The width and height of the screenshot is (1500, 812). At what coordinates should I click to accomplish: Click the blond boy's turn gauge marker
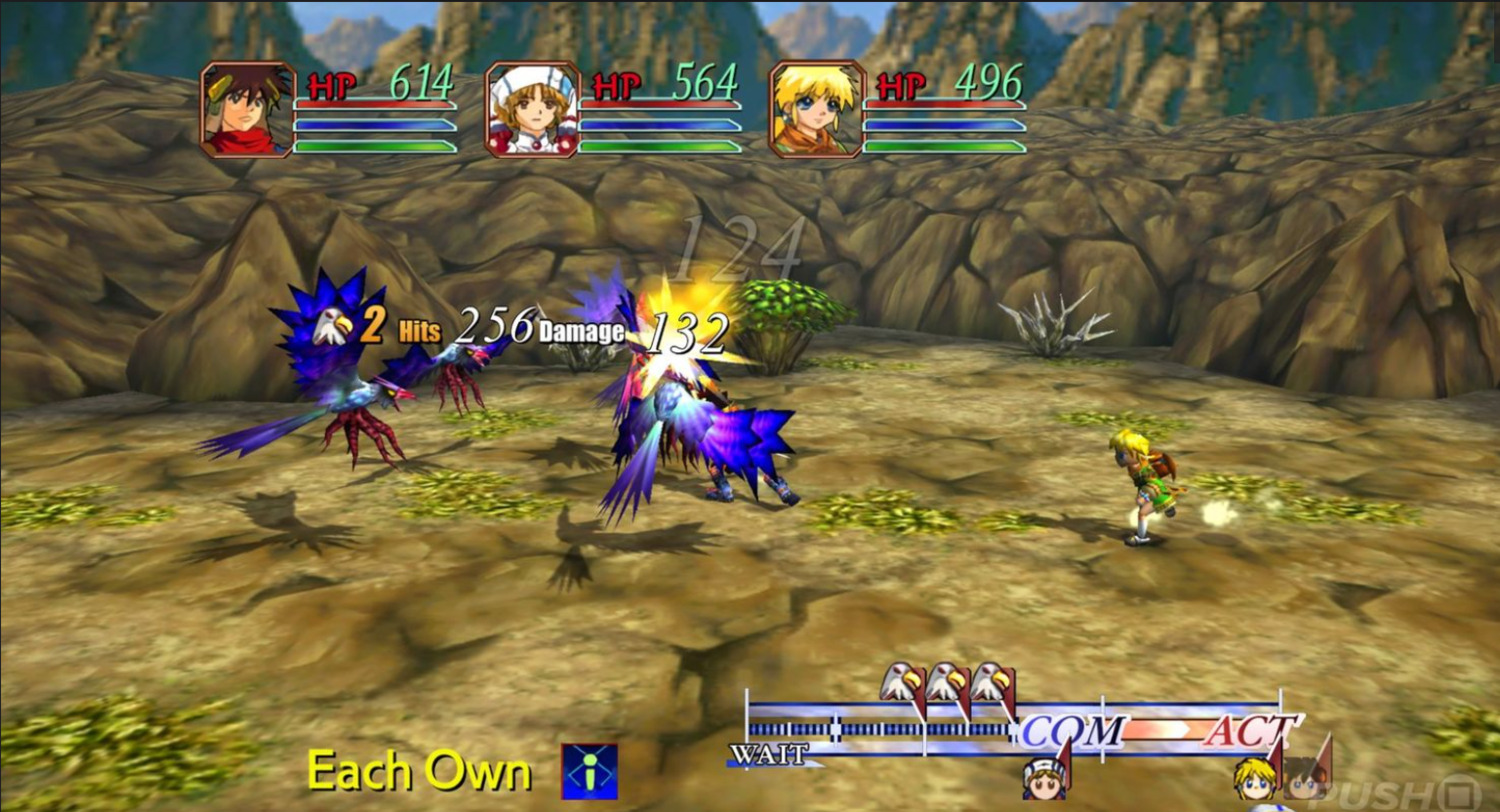[x=1254, y=779]
